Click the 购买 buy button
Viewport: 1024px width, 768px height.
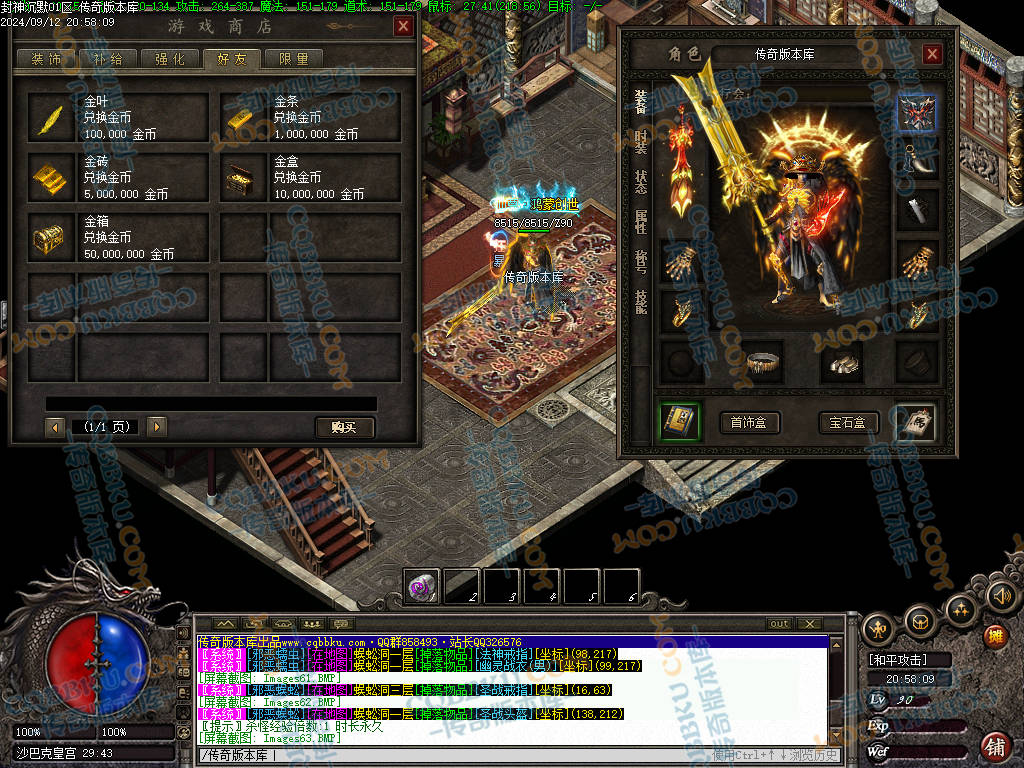(344, 427)
